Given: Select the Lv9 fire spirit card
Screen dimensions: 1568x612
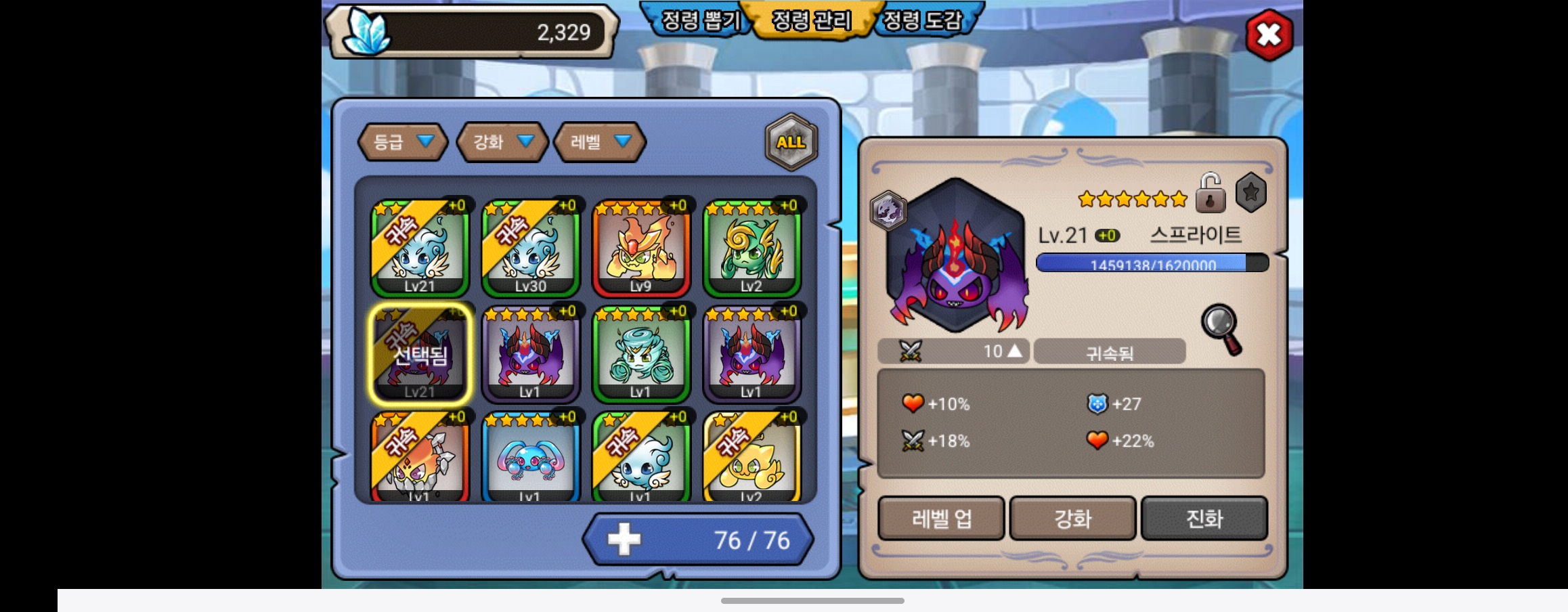Looking at the screenshot, I should (641, 248).
